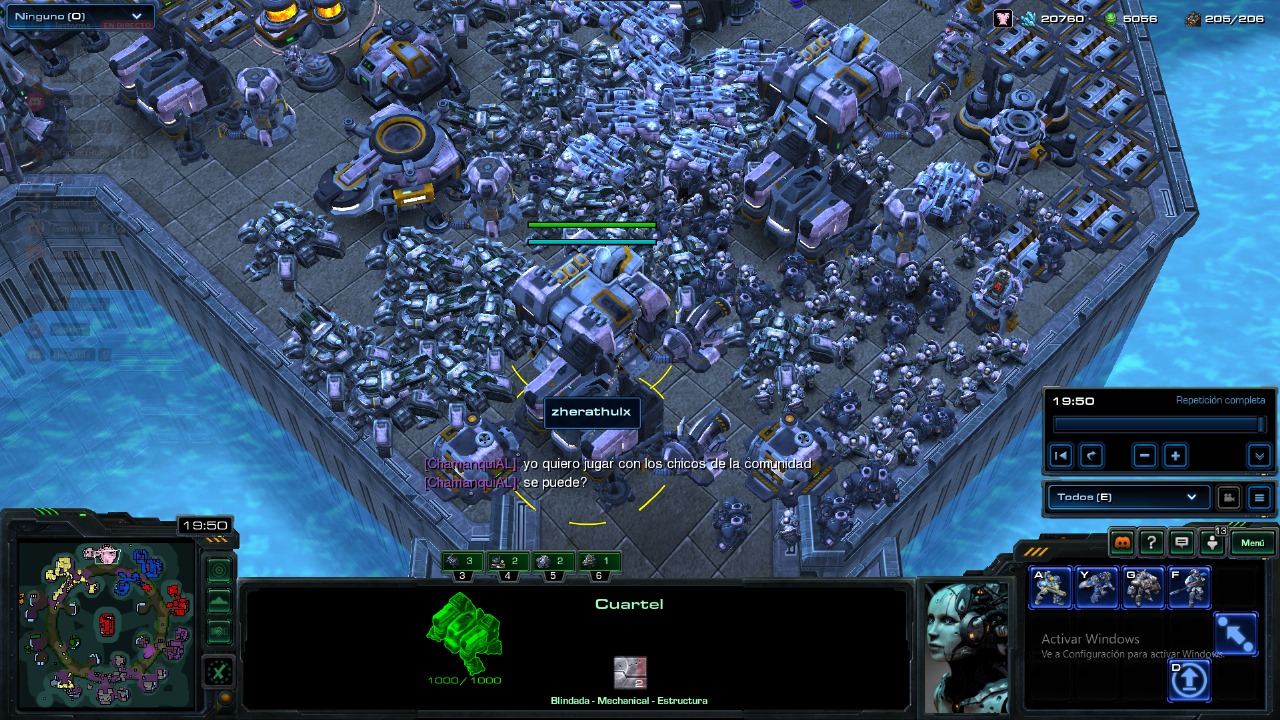Train a Marauder from the command card
The width and height of the screenshot is (1280, 720).
tap(1143, 588)
